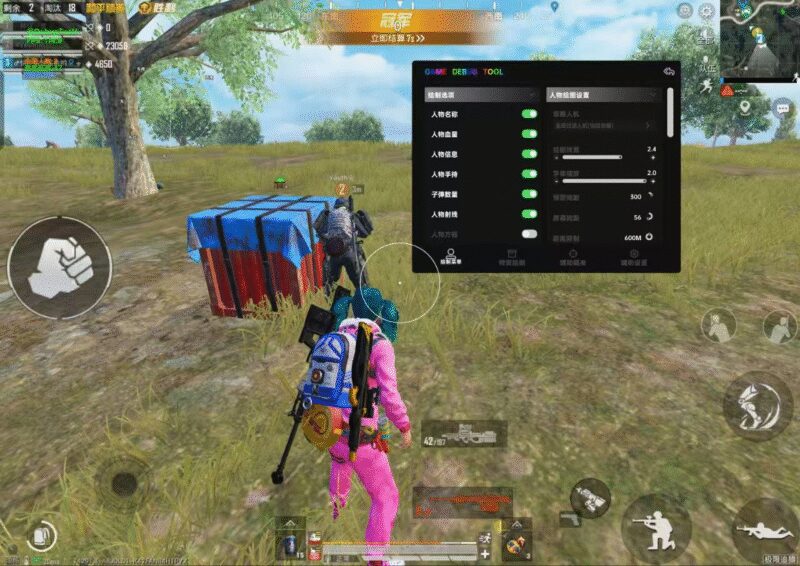Tap the fist punch button

(x=59, y=267)
